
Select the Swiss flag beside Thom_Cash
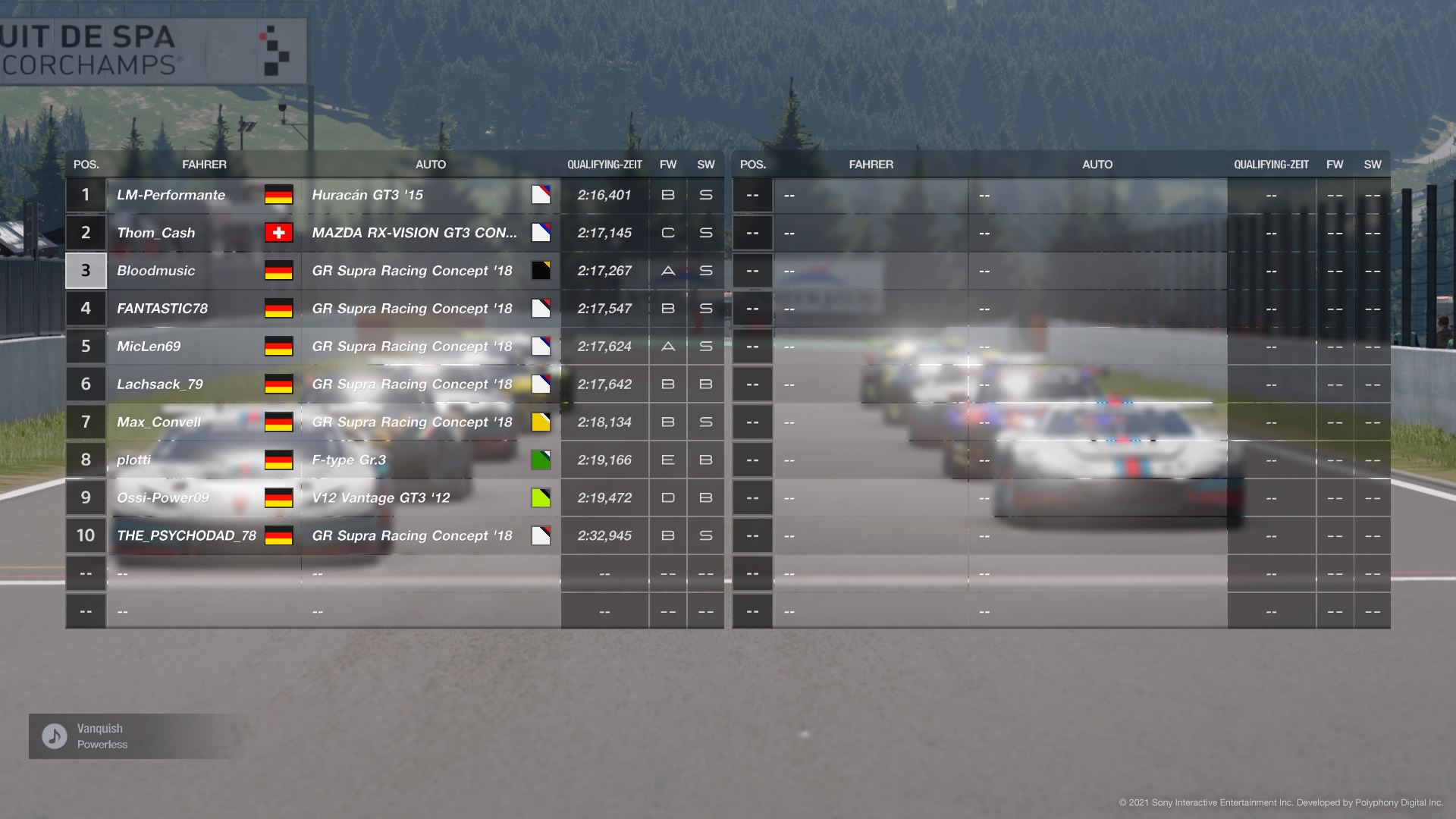click(x=280, y=233)
